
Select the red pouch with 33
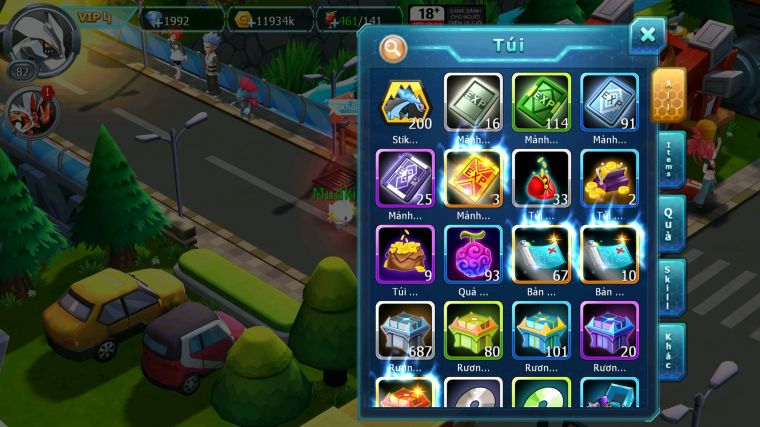[x=541, y=179]
